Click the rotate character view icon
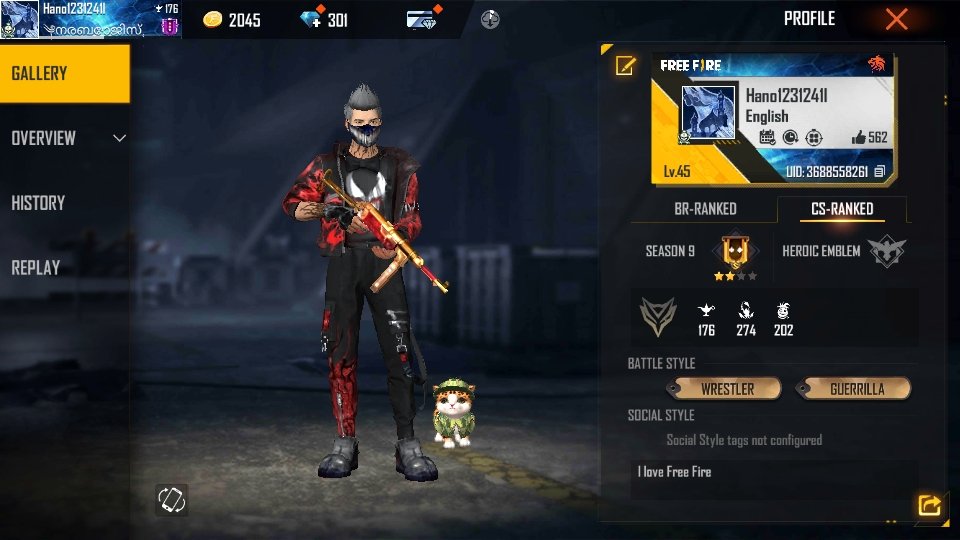The image size is (960, 540). tap(171, 500)
